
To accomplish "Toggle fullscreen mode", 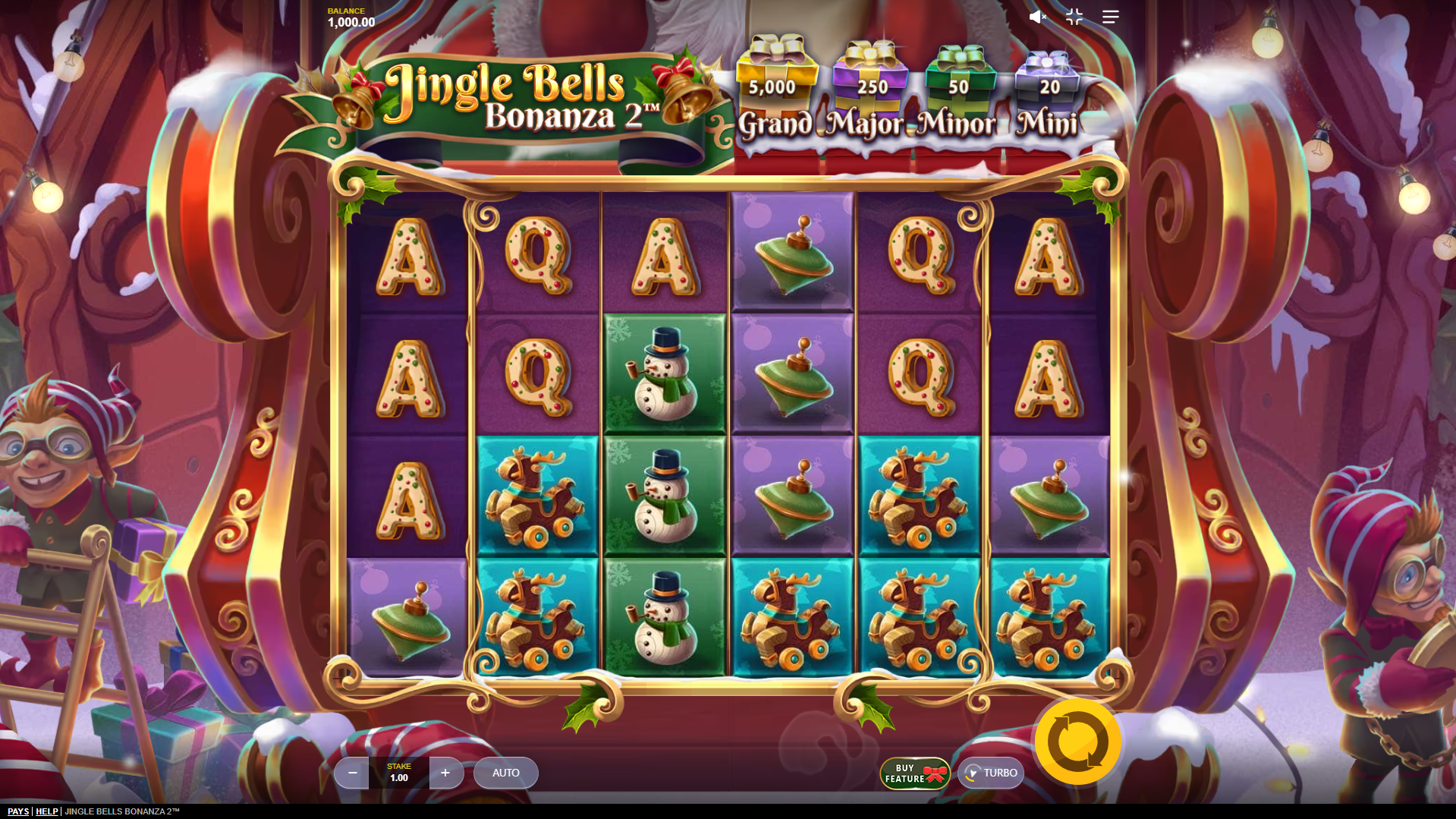I will click(1074, 17).
